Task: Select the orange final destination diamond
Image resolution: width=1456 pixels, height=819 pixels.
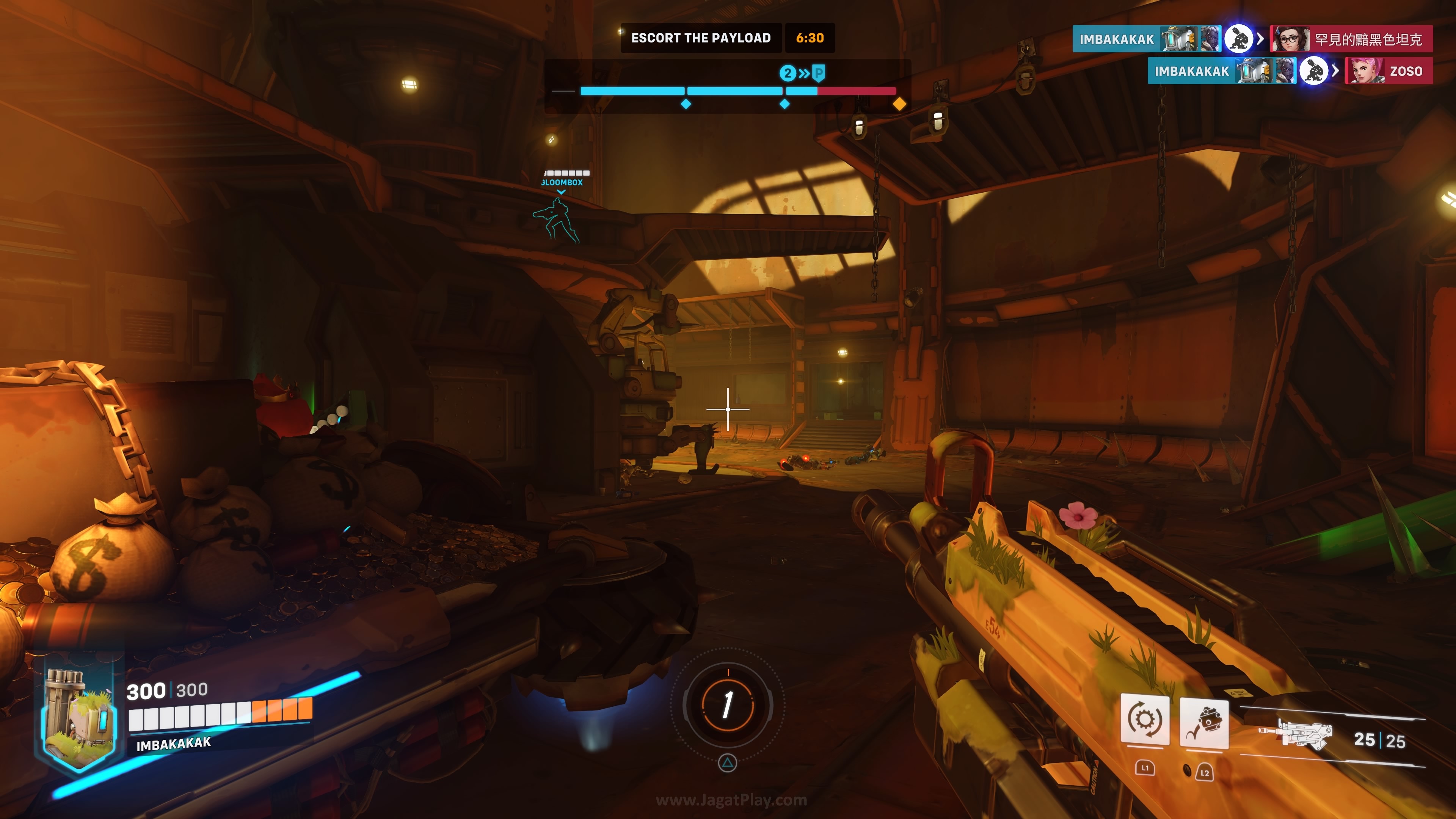Action: [899, 104]
